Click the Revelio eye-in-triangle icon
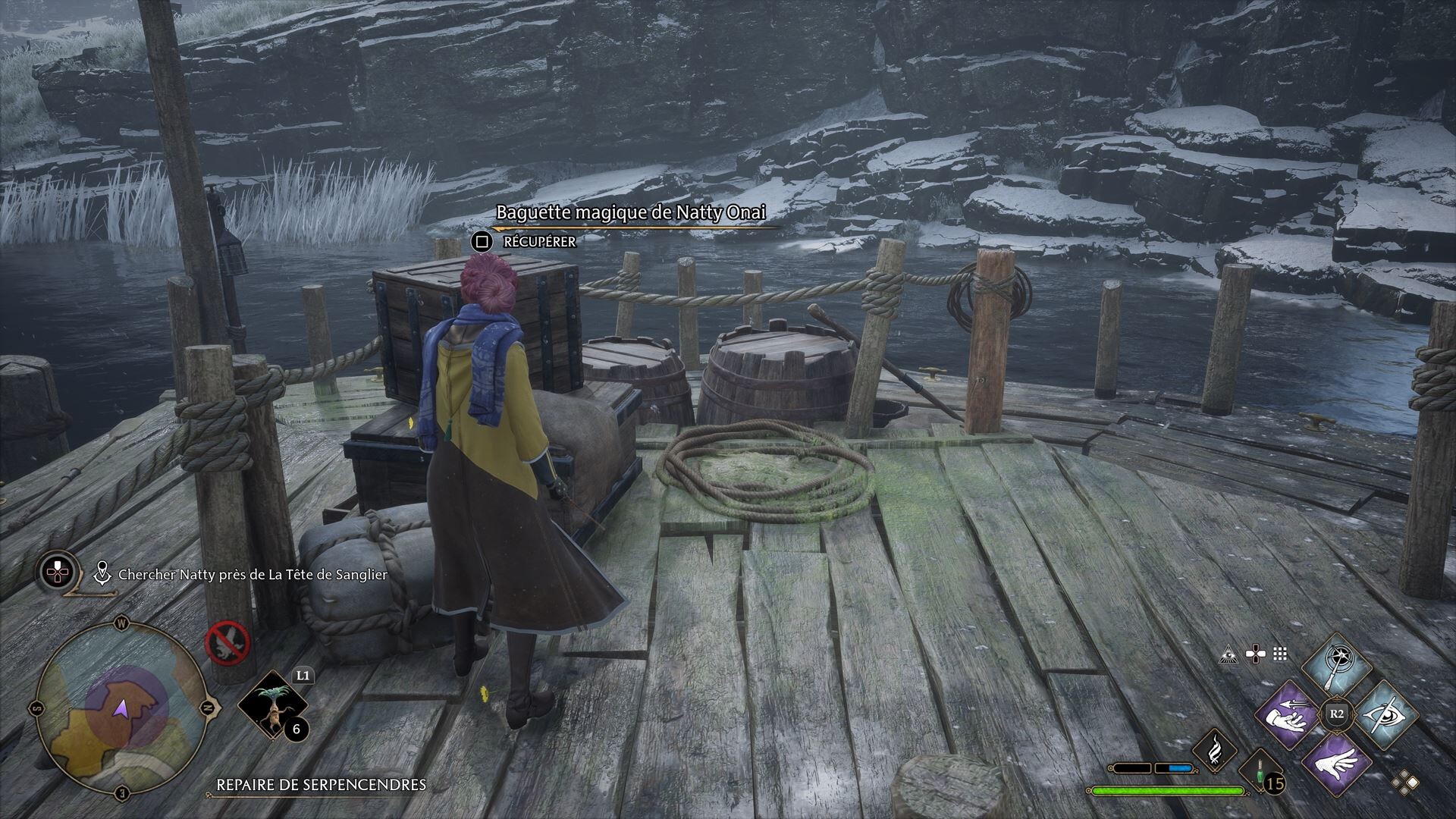1456x819 pixels. pyautogui.click(x=1229, y=654)
